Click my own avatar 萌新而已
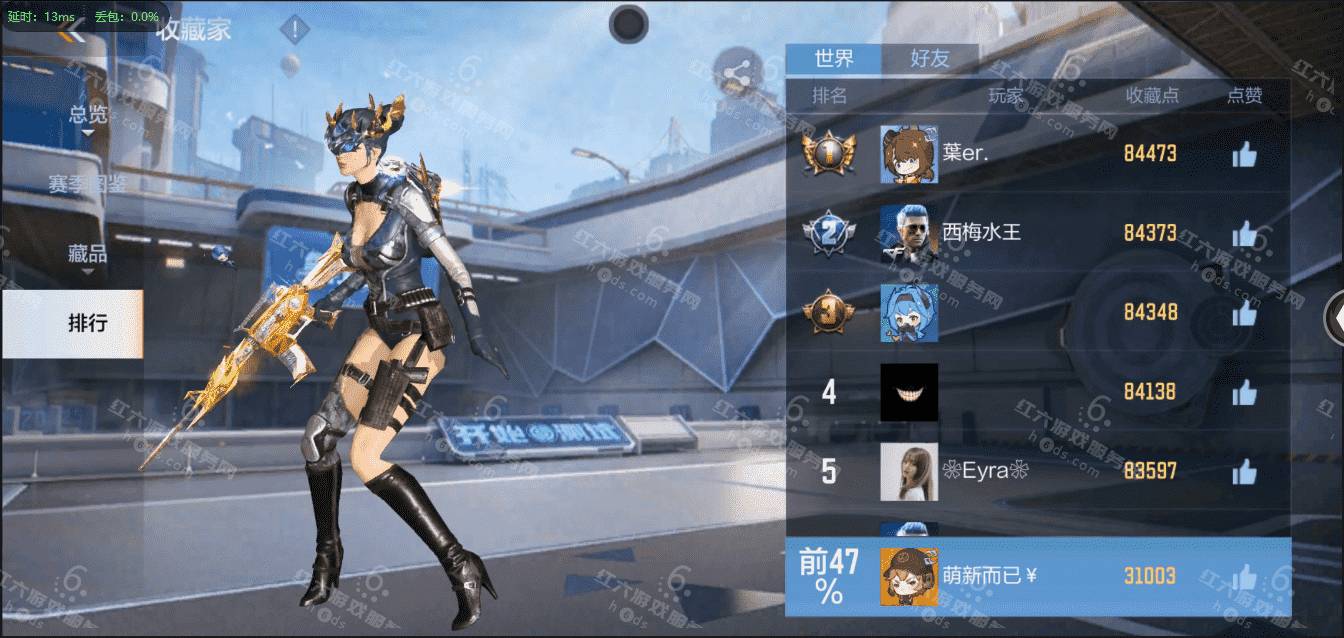The width and height of the screenshot is (1344, 638). point(909,577)
